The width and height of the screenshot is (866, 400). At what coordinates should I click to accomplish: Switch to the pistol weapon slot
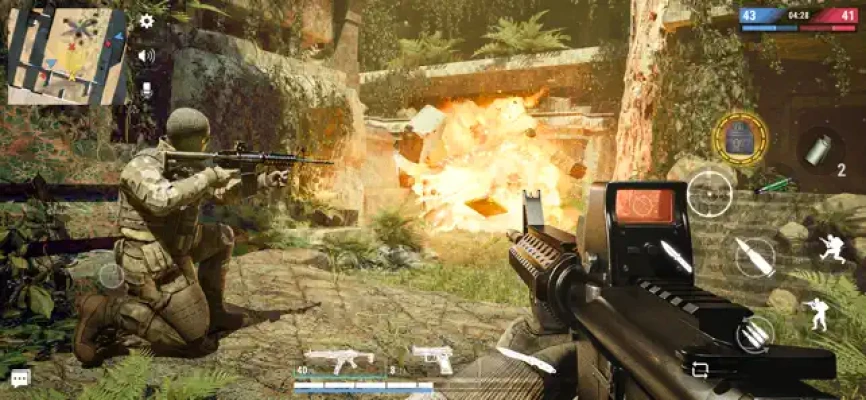tap(432, 358)
